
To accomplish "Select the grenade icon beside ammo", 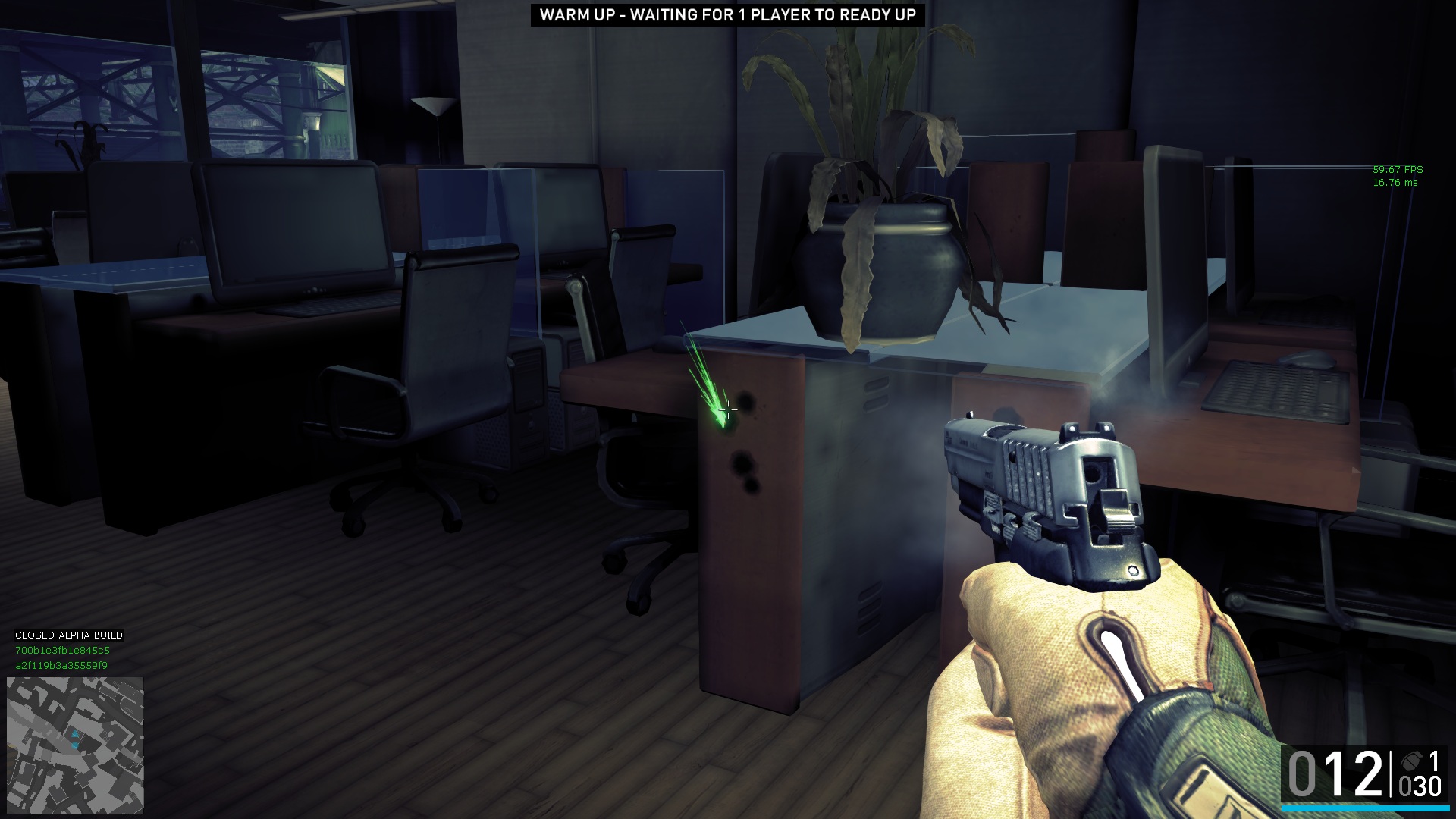I will pyautogui.click(x=1411, y=761).
